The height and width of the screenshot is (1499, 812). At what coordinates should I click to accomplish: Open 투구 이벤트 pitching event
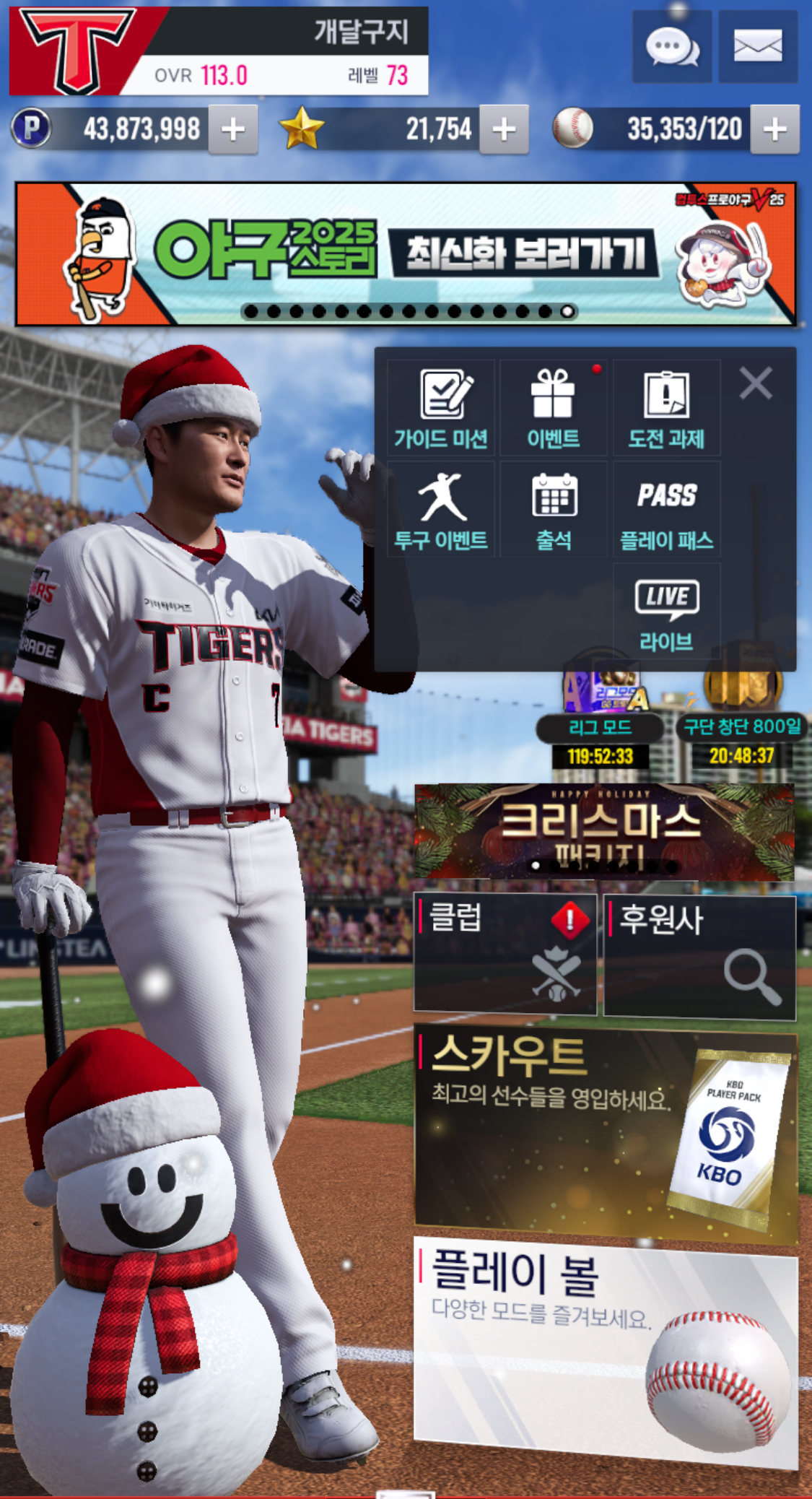(x=441, y=510)
